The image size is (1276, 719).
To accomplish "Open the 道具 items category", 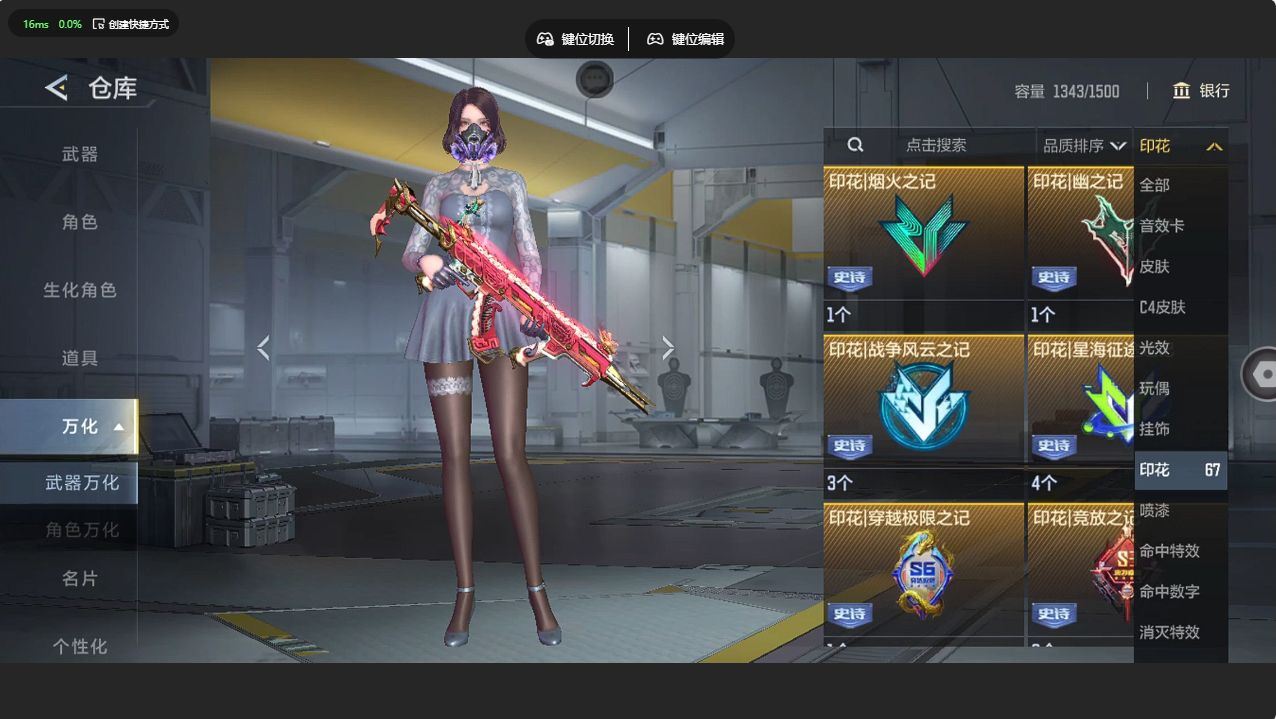I will (80, 358).
